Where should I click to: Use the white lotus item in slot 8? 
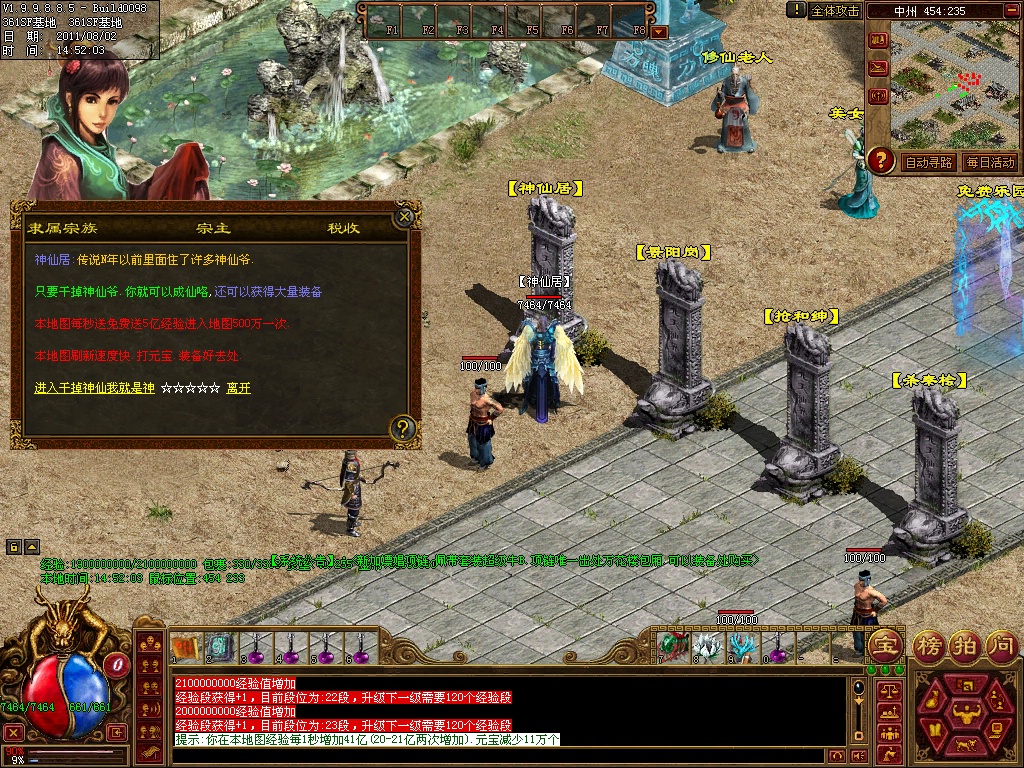[x=706, y=647]
